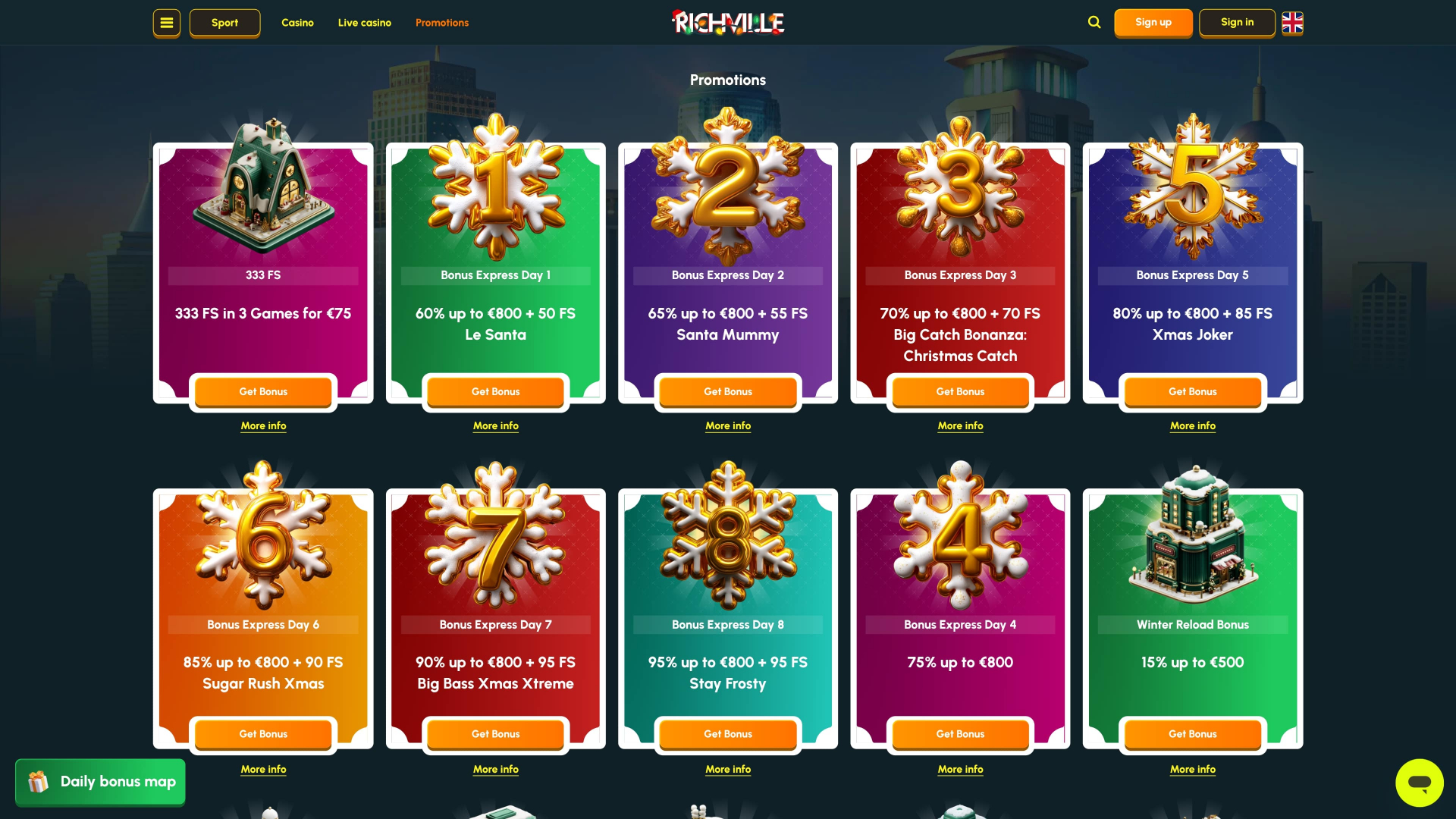Click the search icon
The image size is (1456, 819).
tap(1094, 22)
